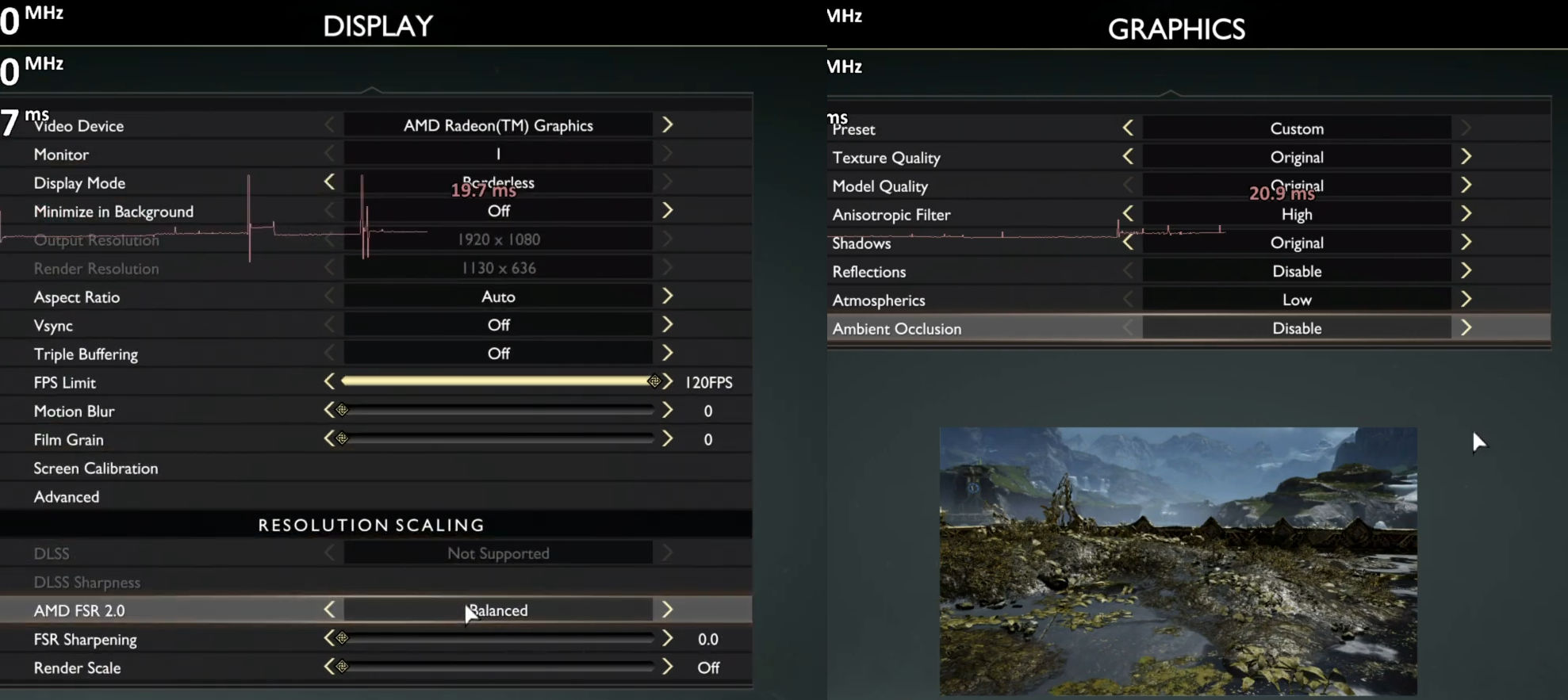Click left arrow for graphics Preset
Viewport: 1568px width, 700px height.
point(1128,128)
